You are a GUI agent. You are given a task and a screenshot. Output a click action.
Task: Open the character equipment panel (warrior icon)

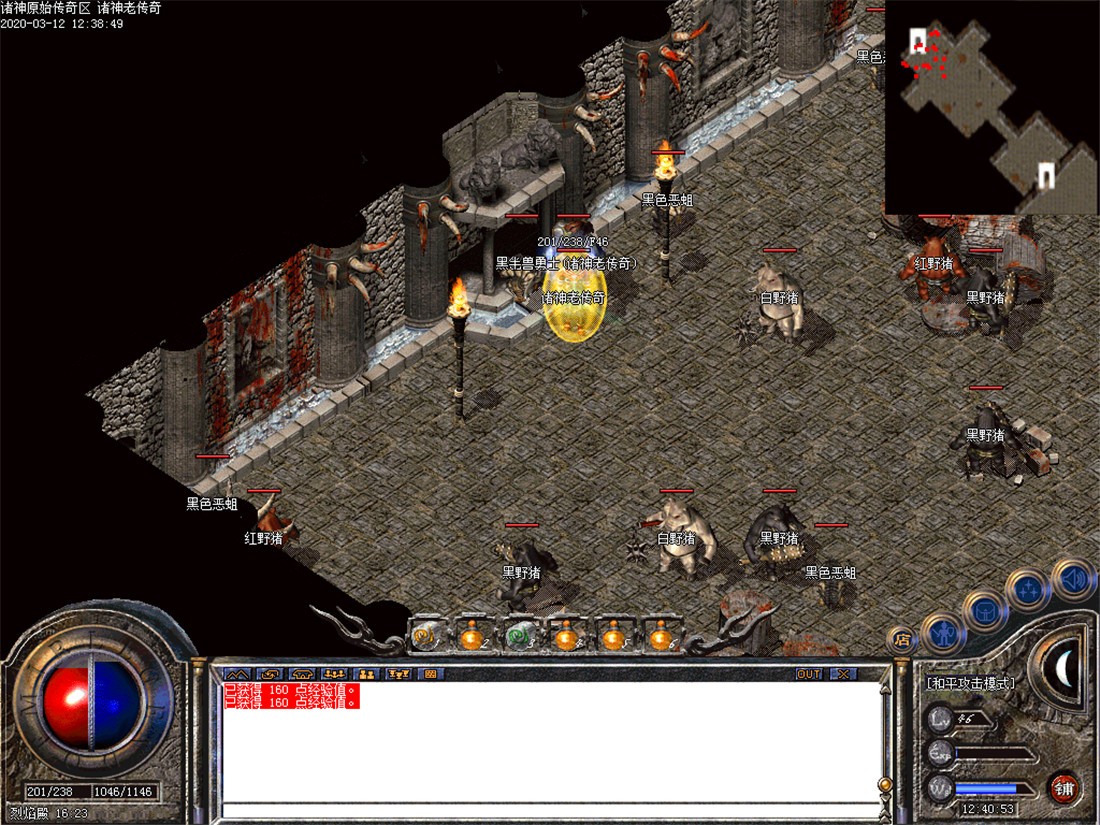click(942, 631)
